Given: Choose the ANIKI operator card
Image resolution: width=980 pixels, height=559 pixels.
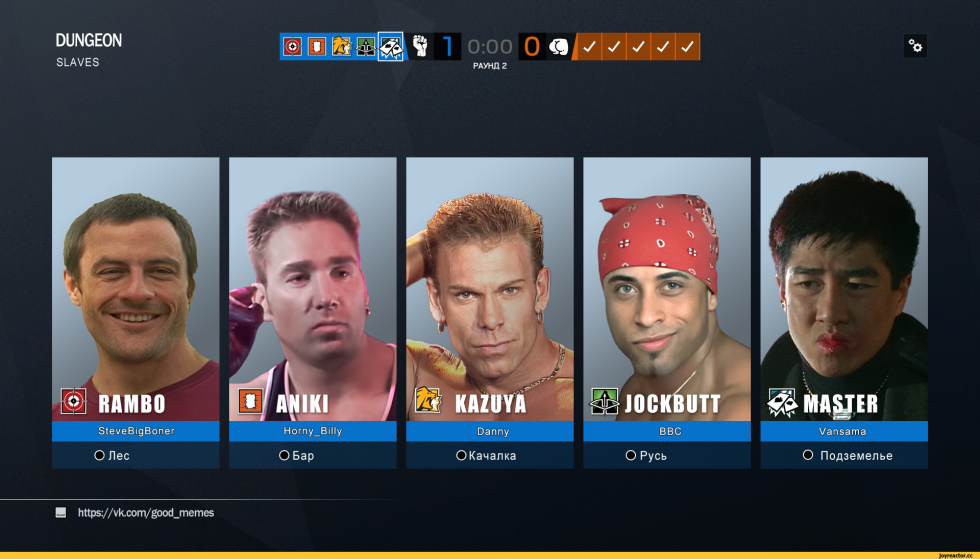Looking at the screenshot, I should click(312, 290).
